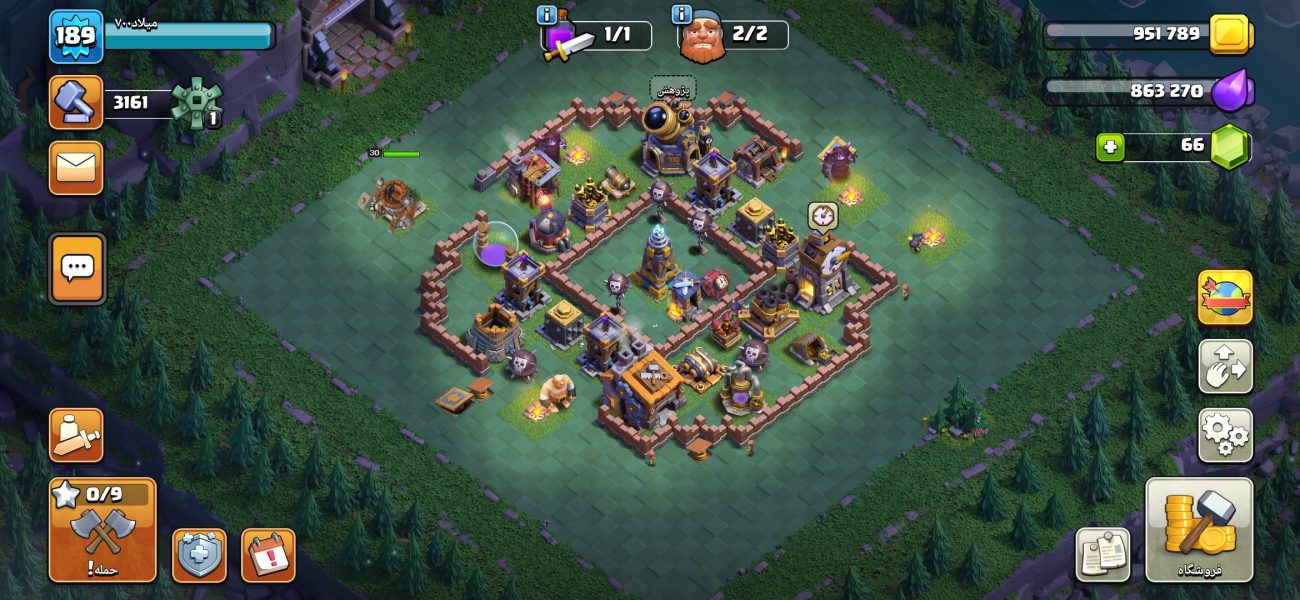Screen dimensions: 1300x600
Task: Open the globe with sword button
Action: tap(1225, 297)
